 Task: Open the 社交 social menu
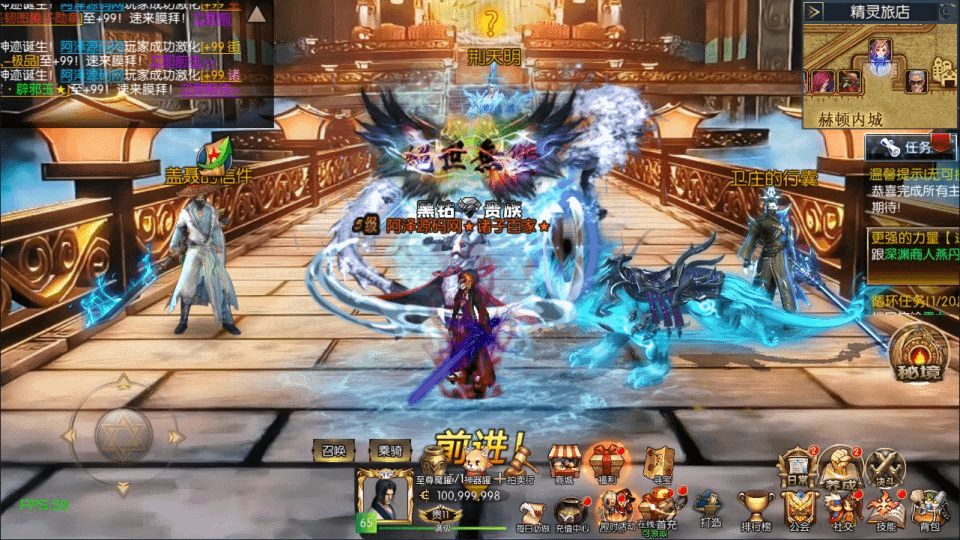point(841,509)
